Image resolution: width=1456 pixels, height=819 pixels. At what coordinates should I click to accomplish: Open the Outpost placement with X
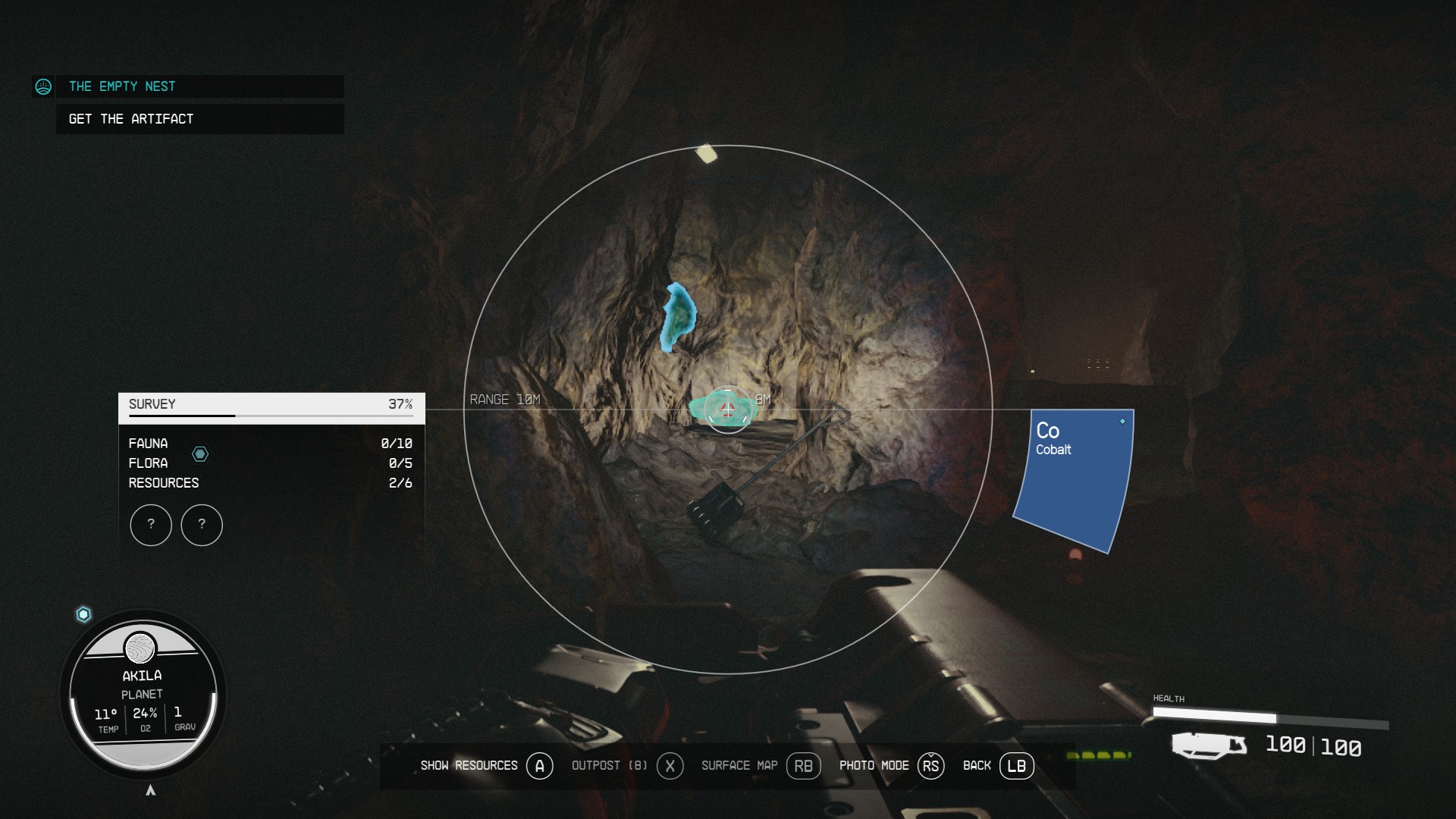pyautogui.click(x=670, y=766)
